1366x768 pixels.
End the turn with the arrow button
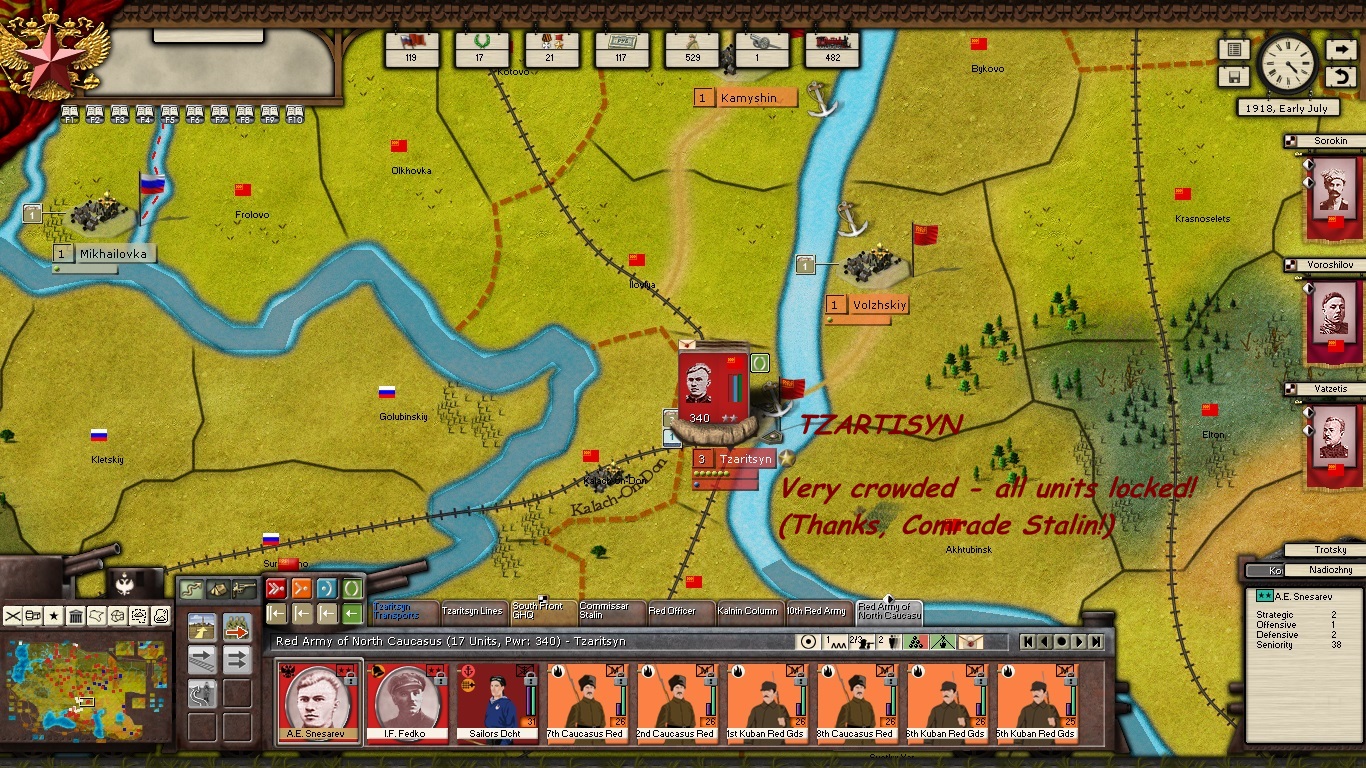[x=1340, y=49]
